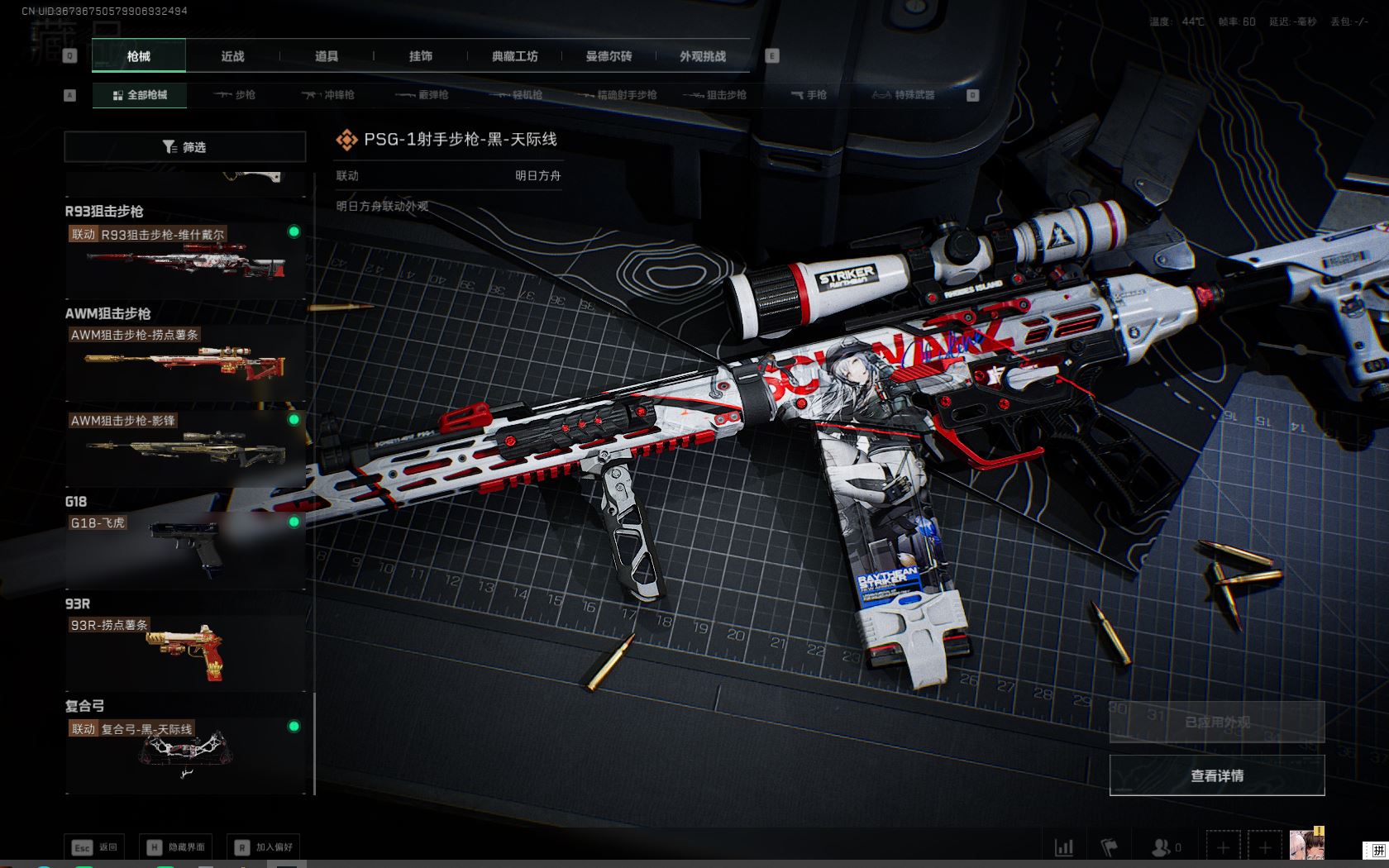Screen dimensions: 1389x868
Task: Select the R93狙击步枪-维什戴尔 skin
Action: [185, 260]
